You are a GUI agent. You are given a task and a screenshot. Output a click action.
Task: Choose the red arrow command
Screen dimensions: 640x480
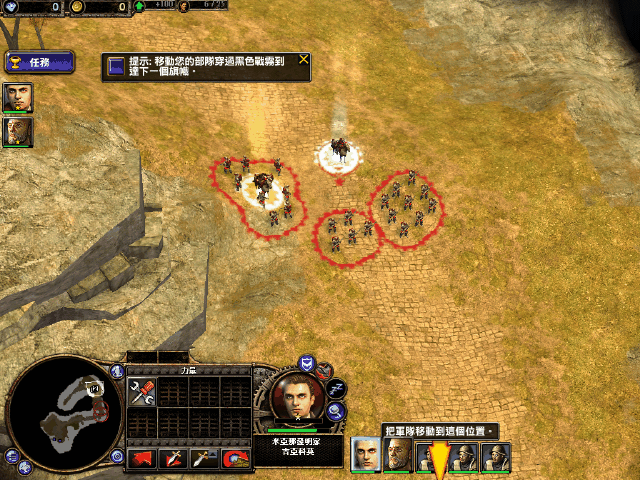[x=141, y=458]
